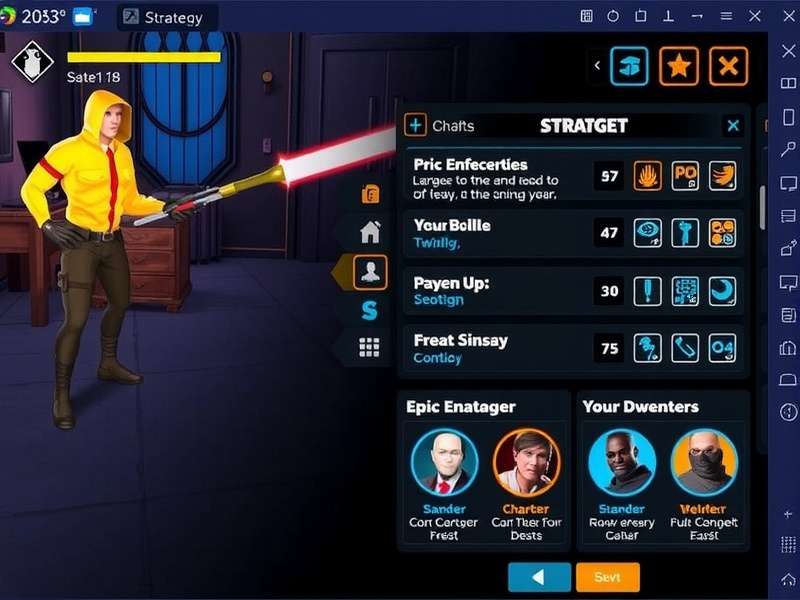Select the masked Welrterr portrait
The width and height of the screenshot is (800, 600).
tap(704, 463)
